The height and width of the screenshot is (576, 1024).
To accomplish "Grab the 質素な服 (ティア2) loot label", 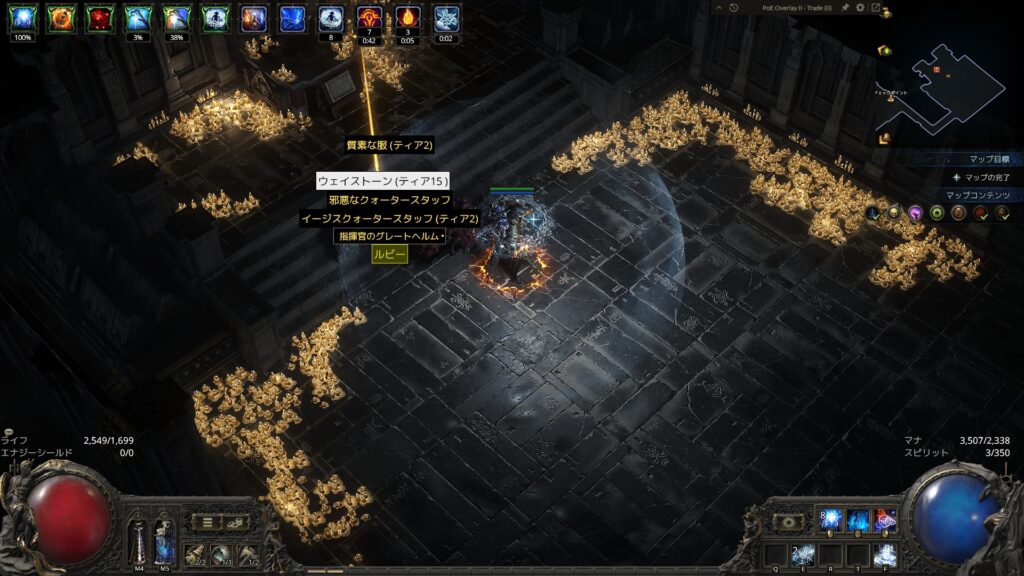I will [390, 145].
